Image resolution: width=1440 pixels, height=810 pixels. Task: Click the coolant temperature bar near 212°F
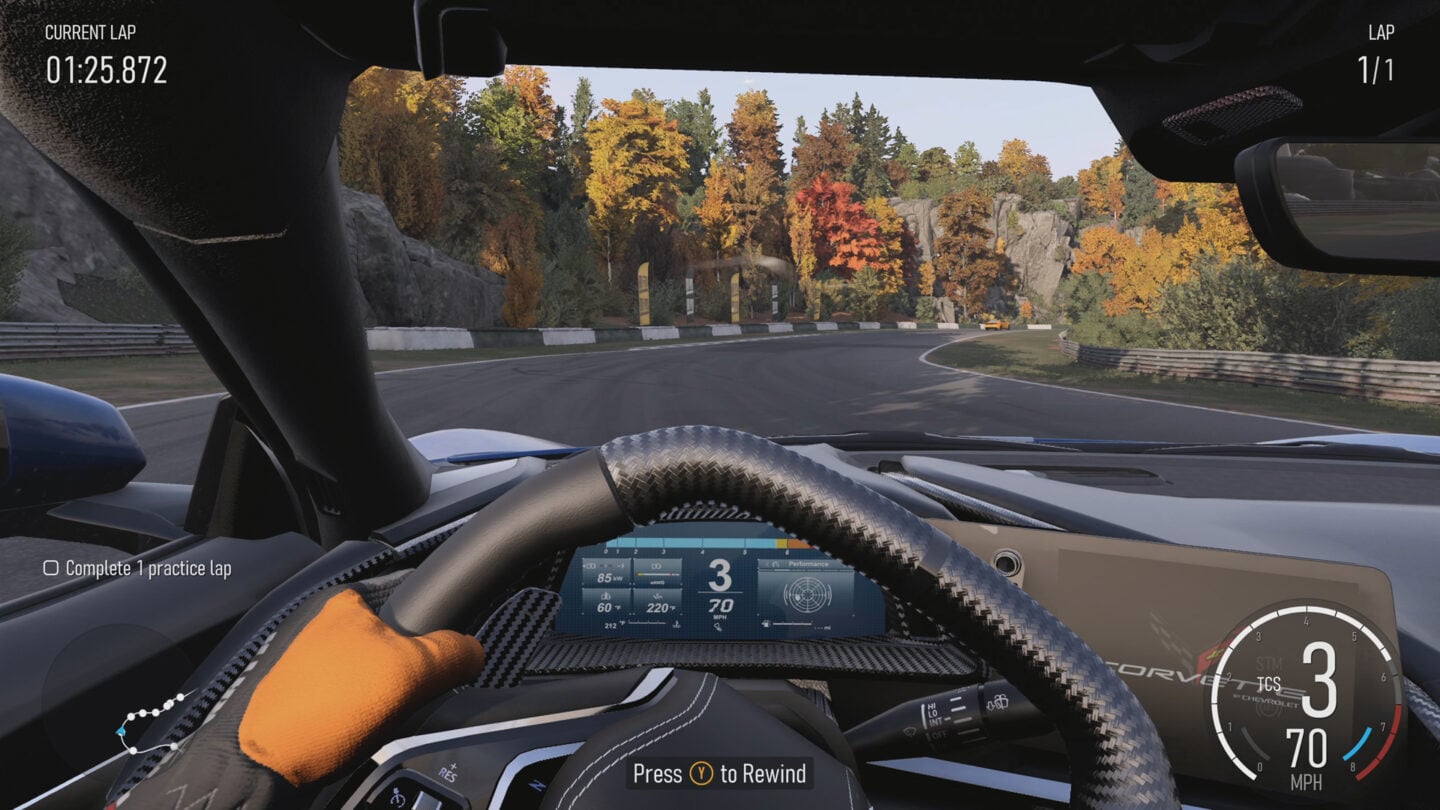(x=647, y=623)
